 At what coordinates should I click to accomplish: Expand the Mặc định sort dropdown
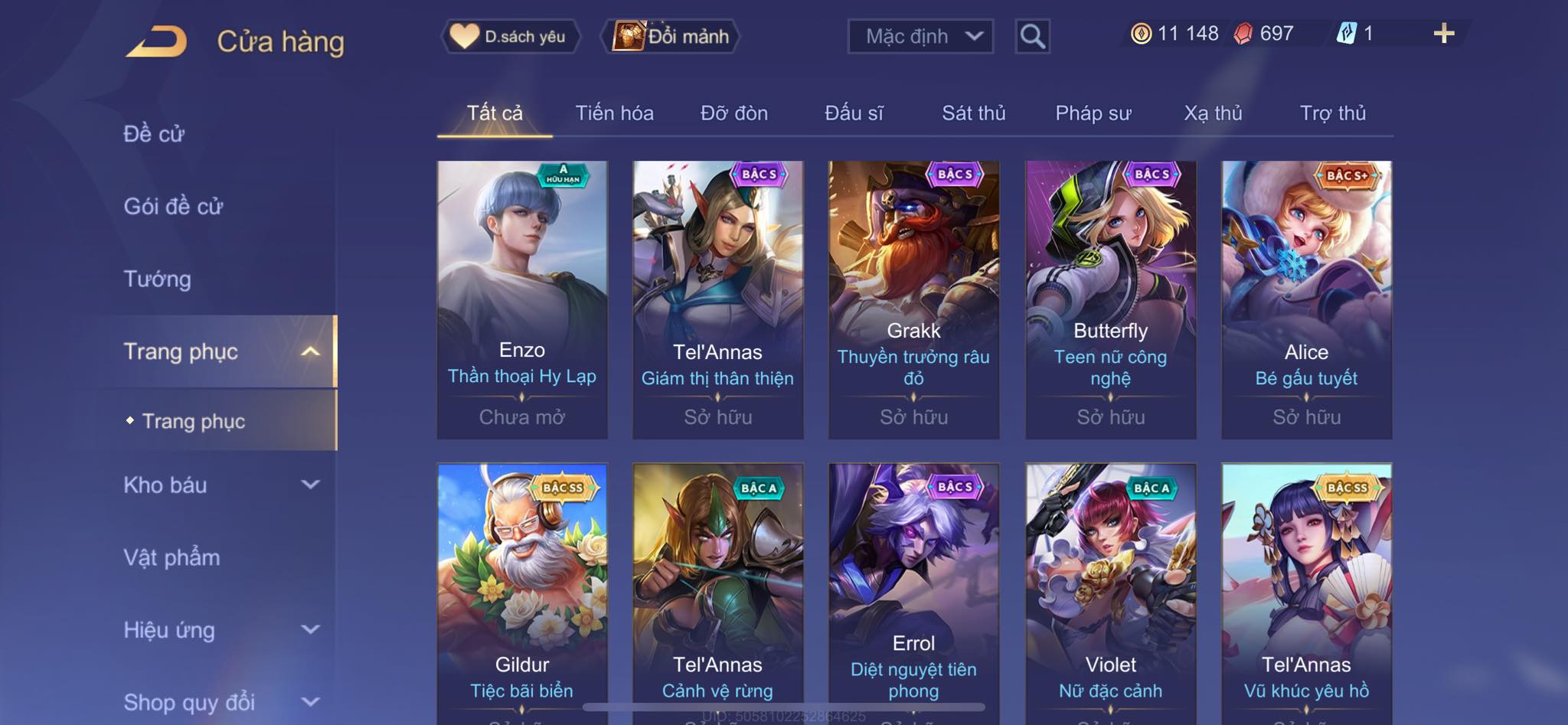(920, 36)
